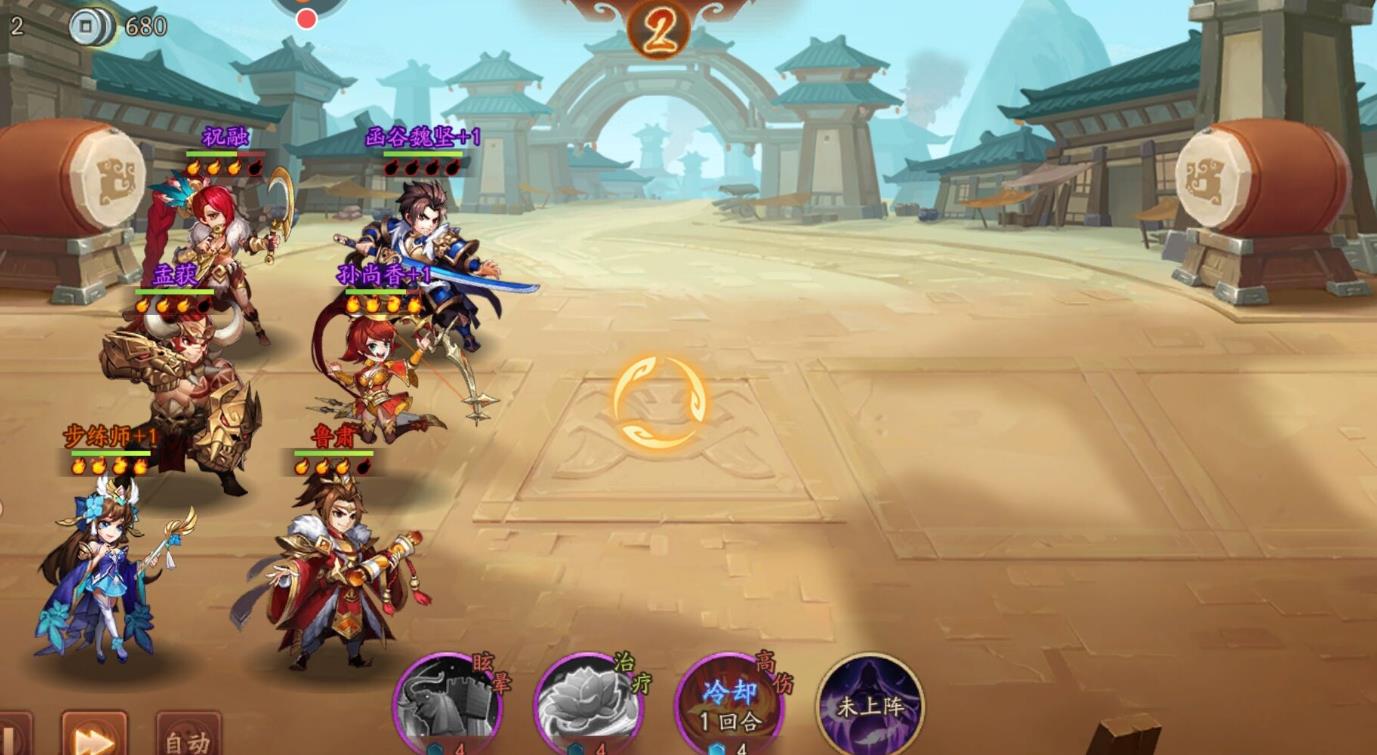The image size is (1377, 755).
Task: Expand 鲁肃's buff indicator row
Action: click(x=330, y=464)
